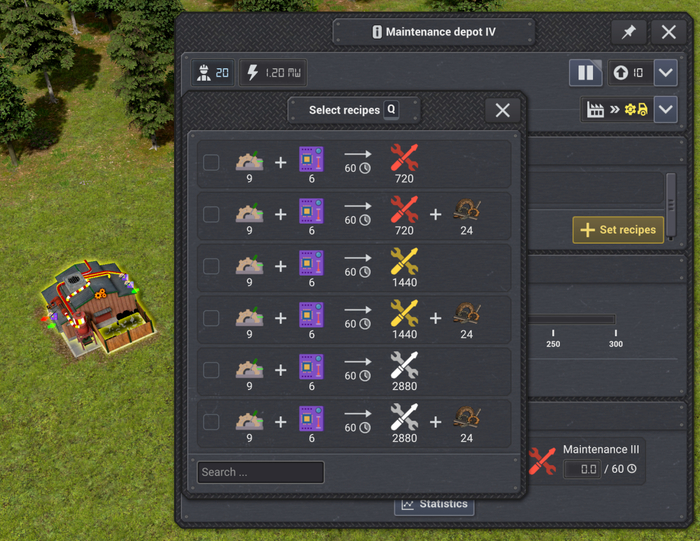700x541 pixels.
Task: Tick the red 720 maintenance recipe without scrap
Action: click(x=211, y=162)
